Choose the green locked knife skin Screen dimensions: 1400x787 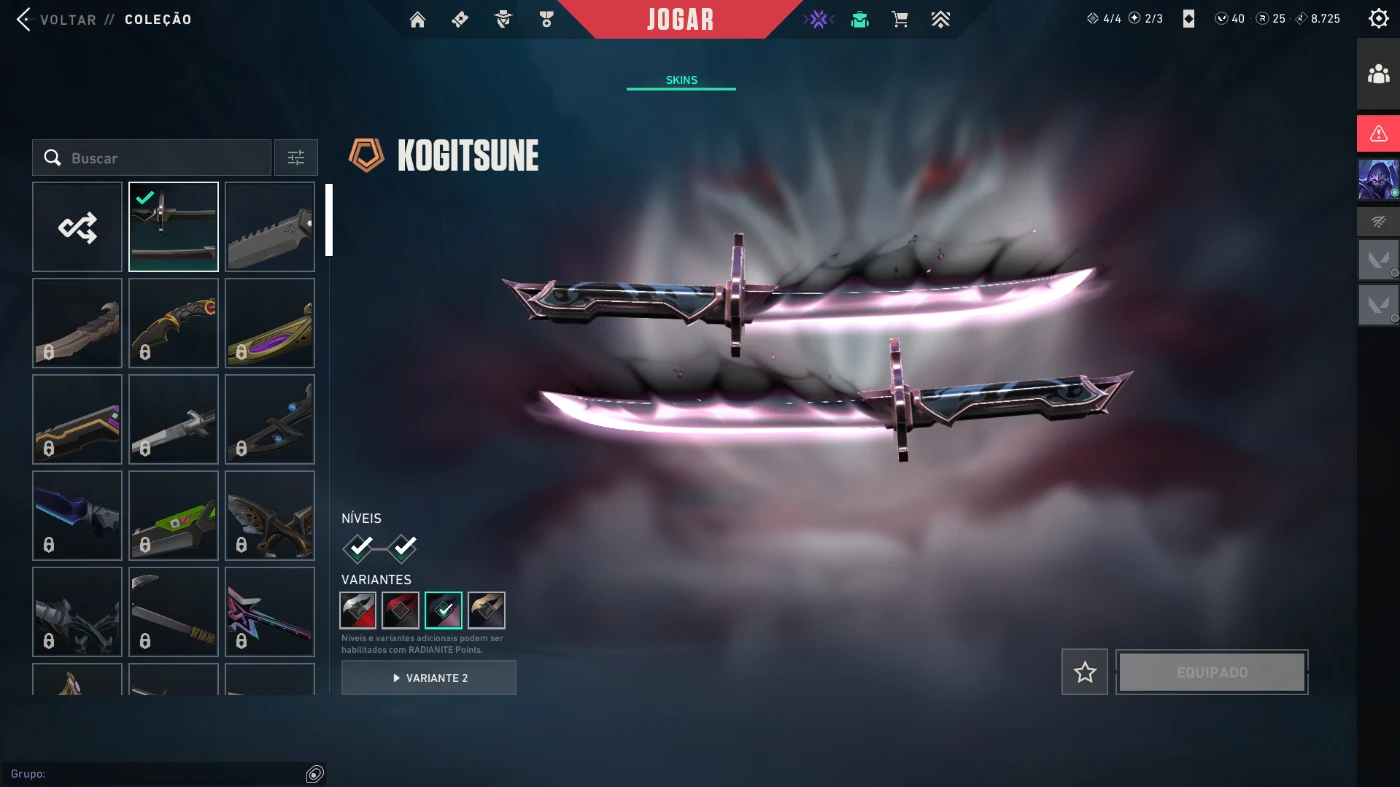[x=173, y=516]
